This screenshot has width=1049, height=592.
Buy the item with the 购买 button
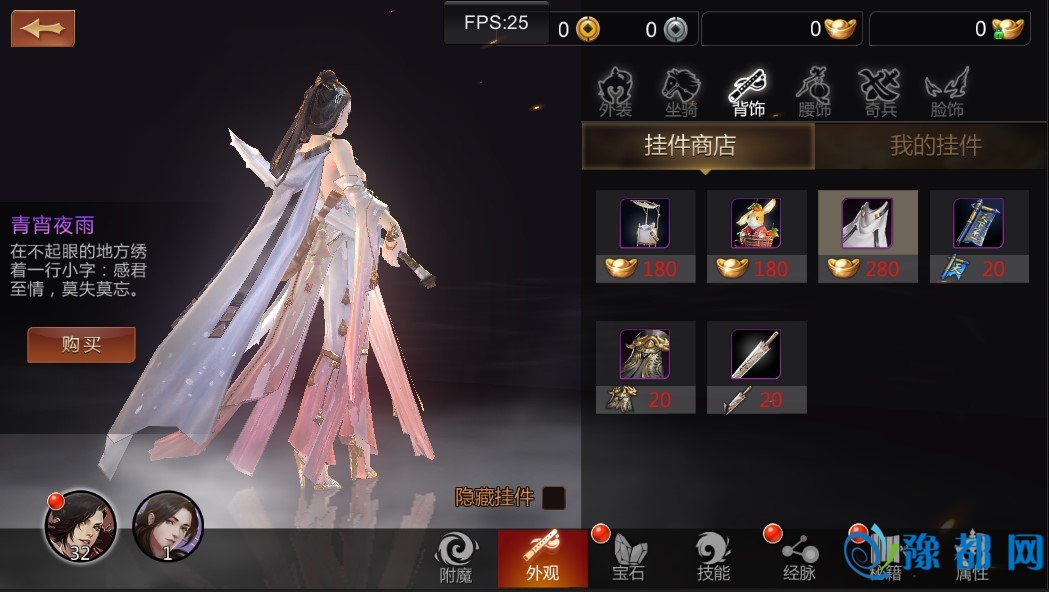[81, 345]
